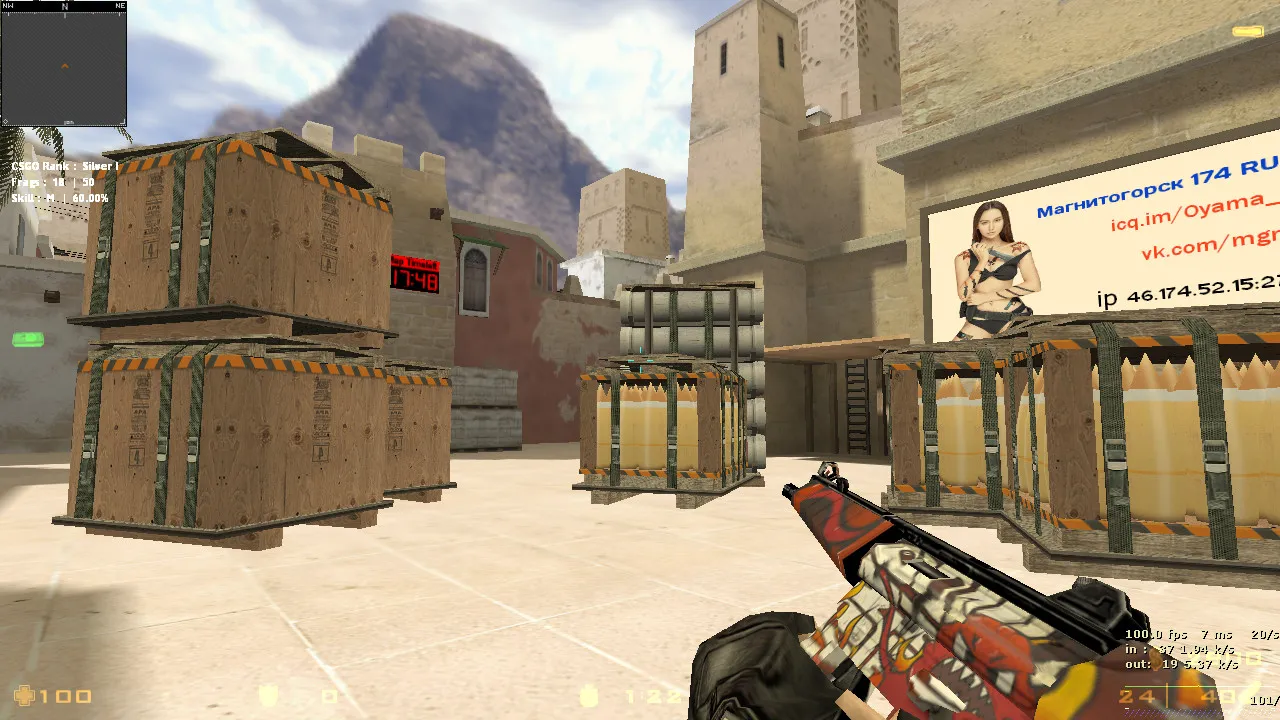Select the NE compass marker on radar

click(x=121, y=5)
